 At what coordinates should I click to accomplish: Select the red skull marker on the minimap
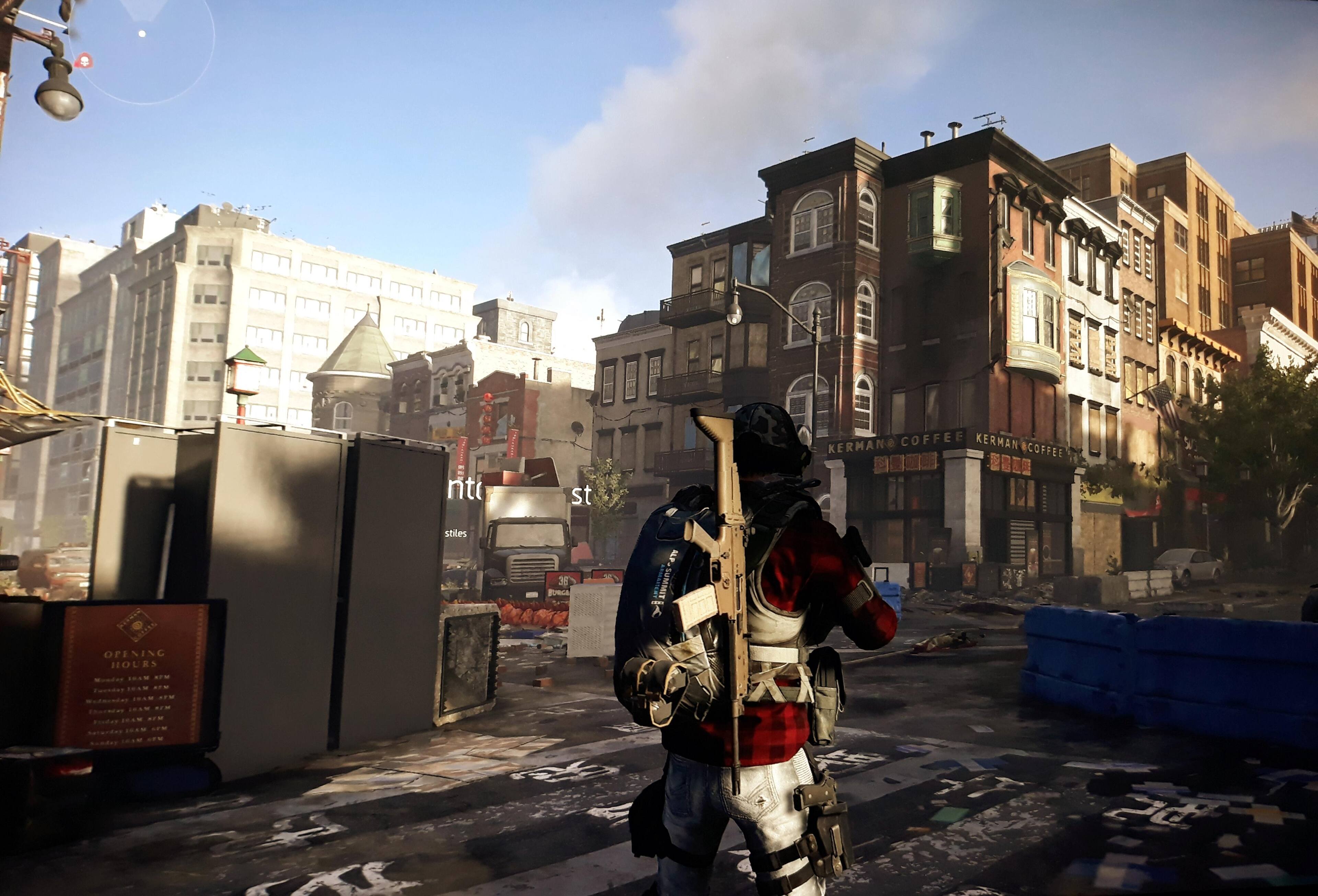[83, 61]
